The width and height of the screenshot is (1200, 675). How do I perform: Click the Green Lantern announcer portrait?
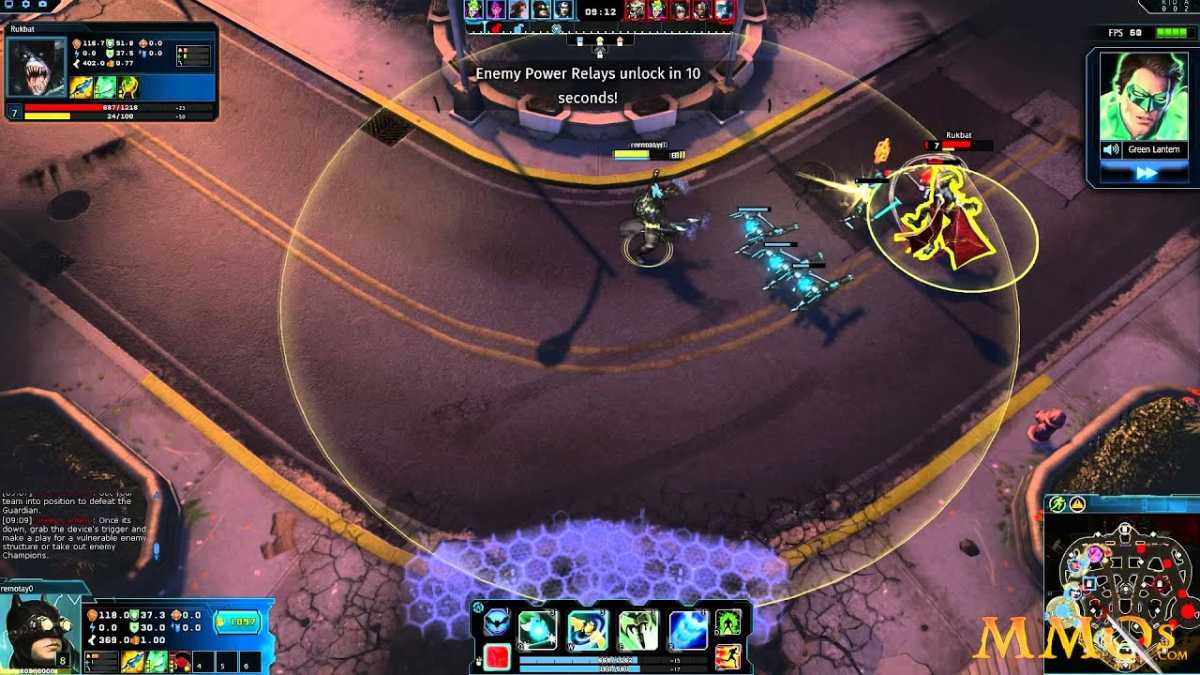pos(1144,96)
